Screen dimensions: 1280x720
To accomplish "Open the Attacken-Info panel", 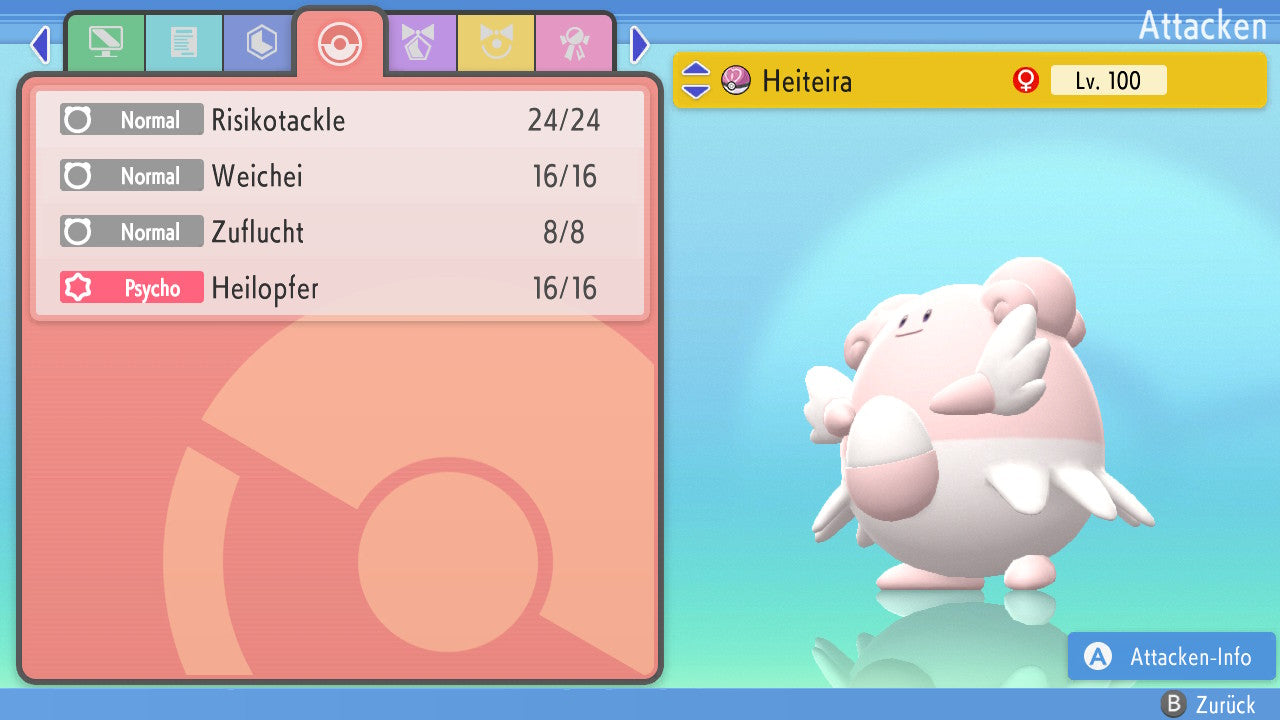I will click(x=1172, y=657).
